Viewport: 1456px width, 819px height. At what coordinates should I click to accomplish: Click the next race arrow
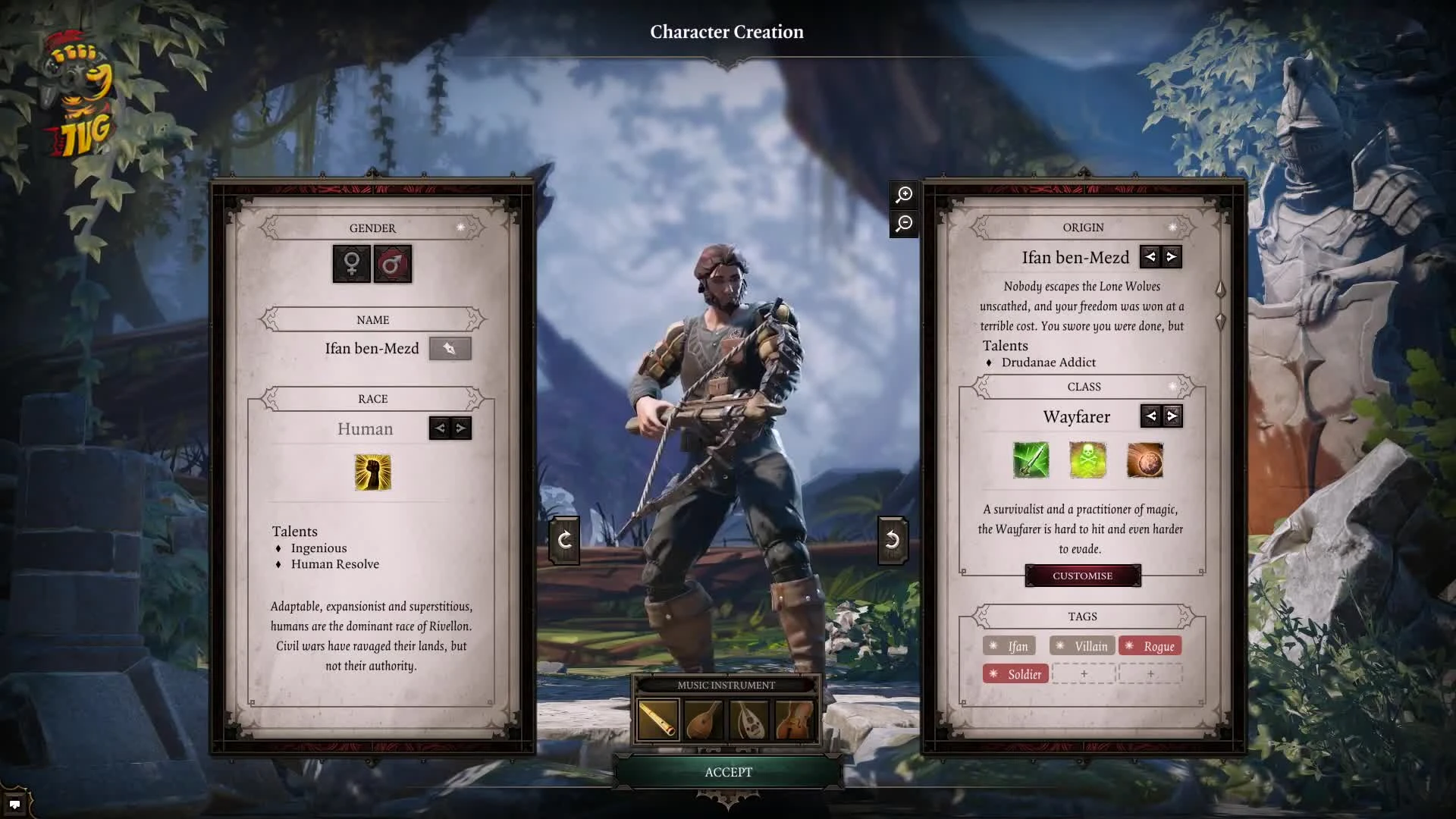460,428
